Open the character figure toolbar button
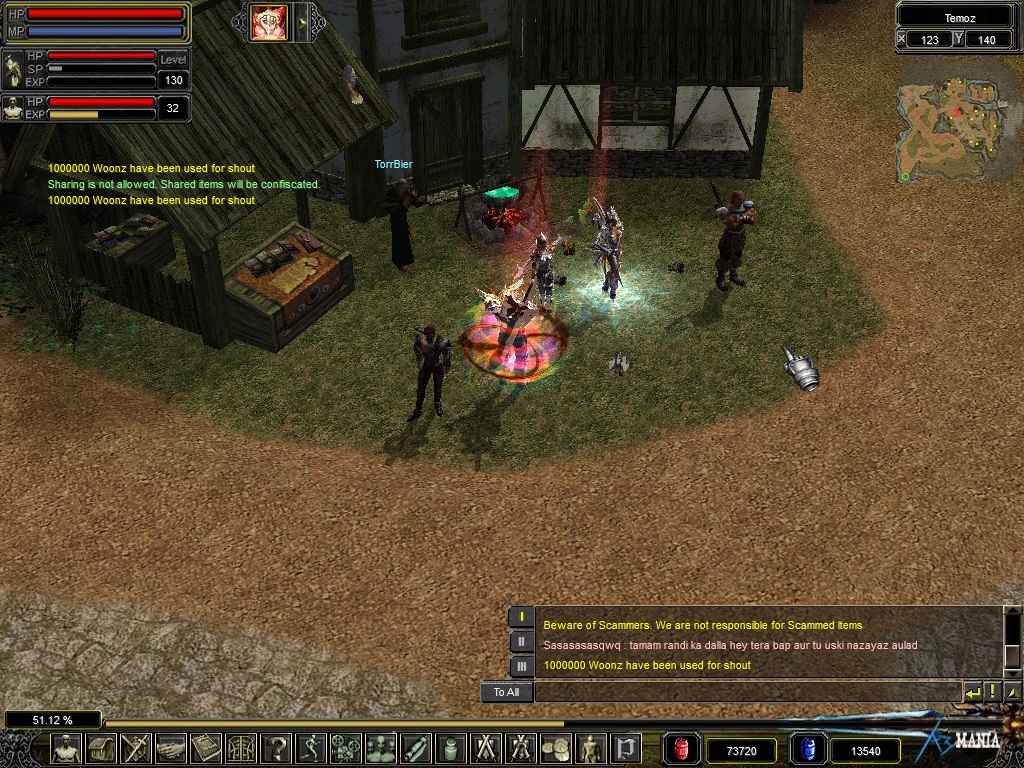 pos(66,747)
